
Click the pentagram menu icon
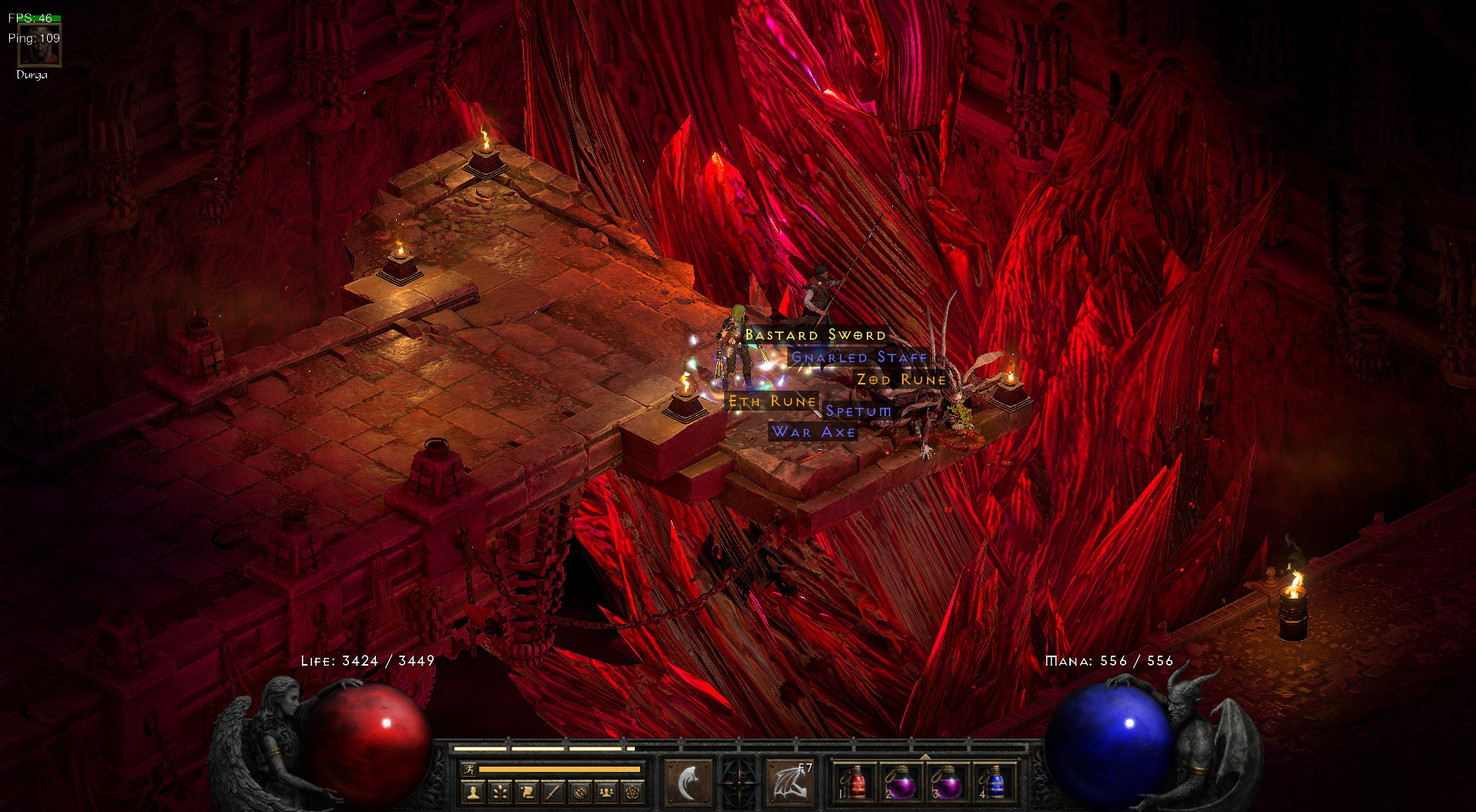coord(632,794)
